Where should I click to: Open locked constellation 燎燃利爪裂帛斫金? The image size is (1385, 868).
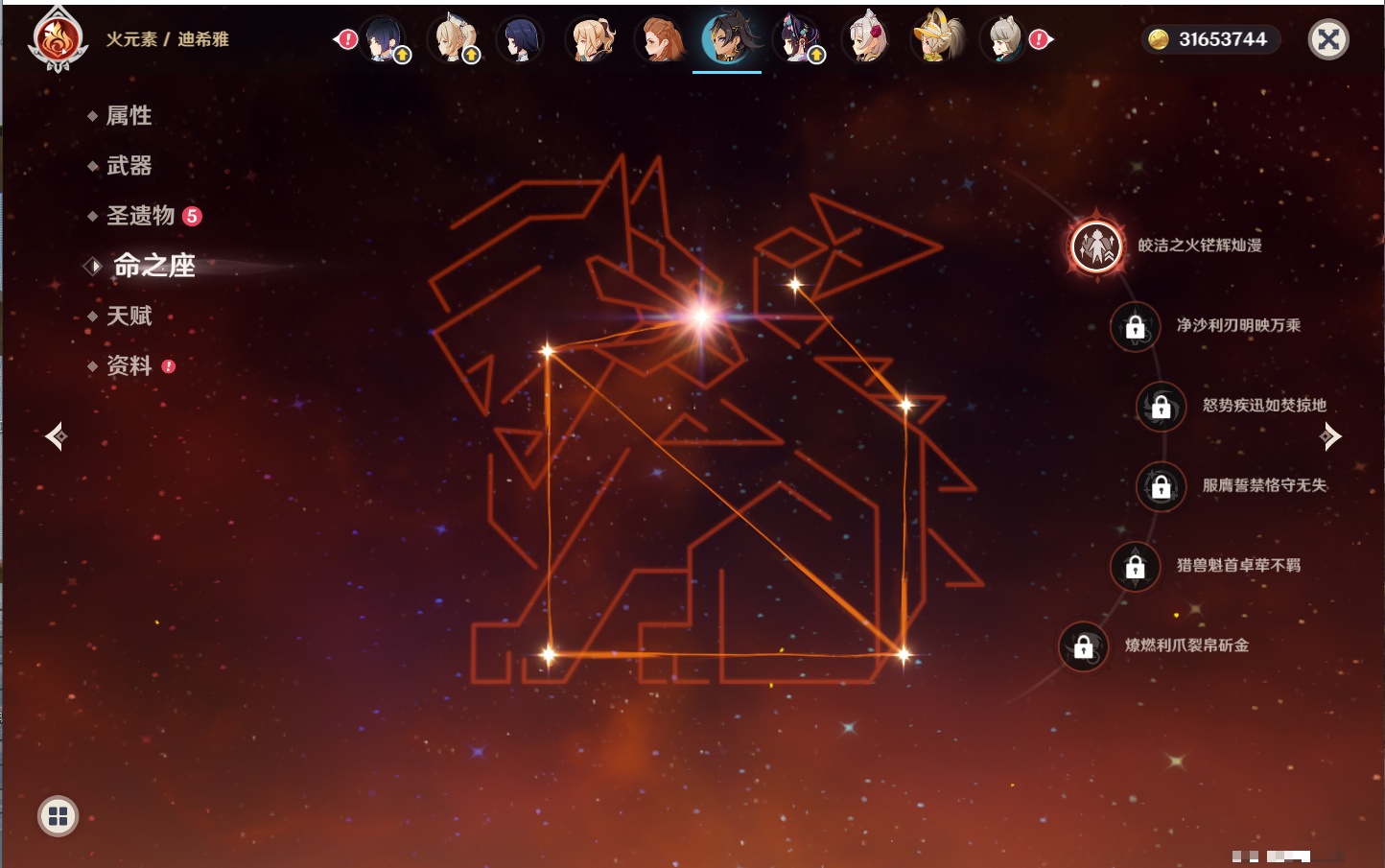(x=1083, y=646)
